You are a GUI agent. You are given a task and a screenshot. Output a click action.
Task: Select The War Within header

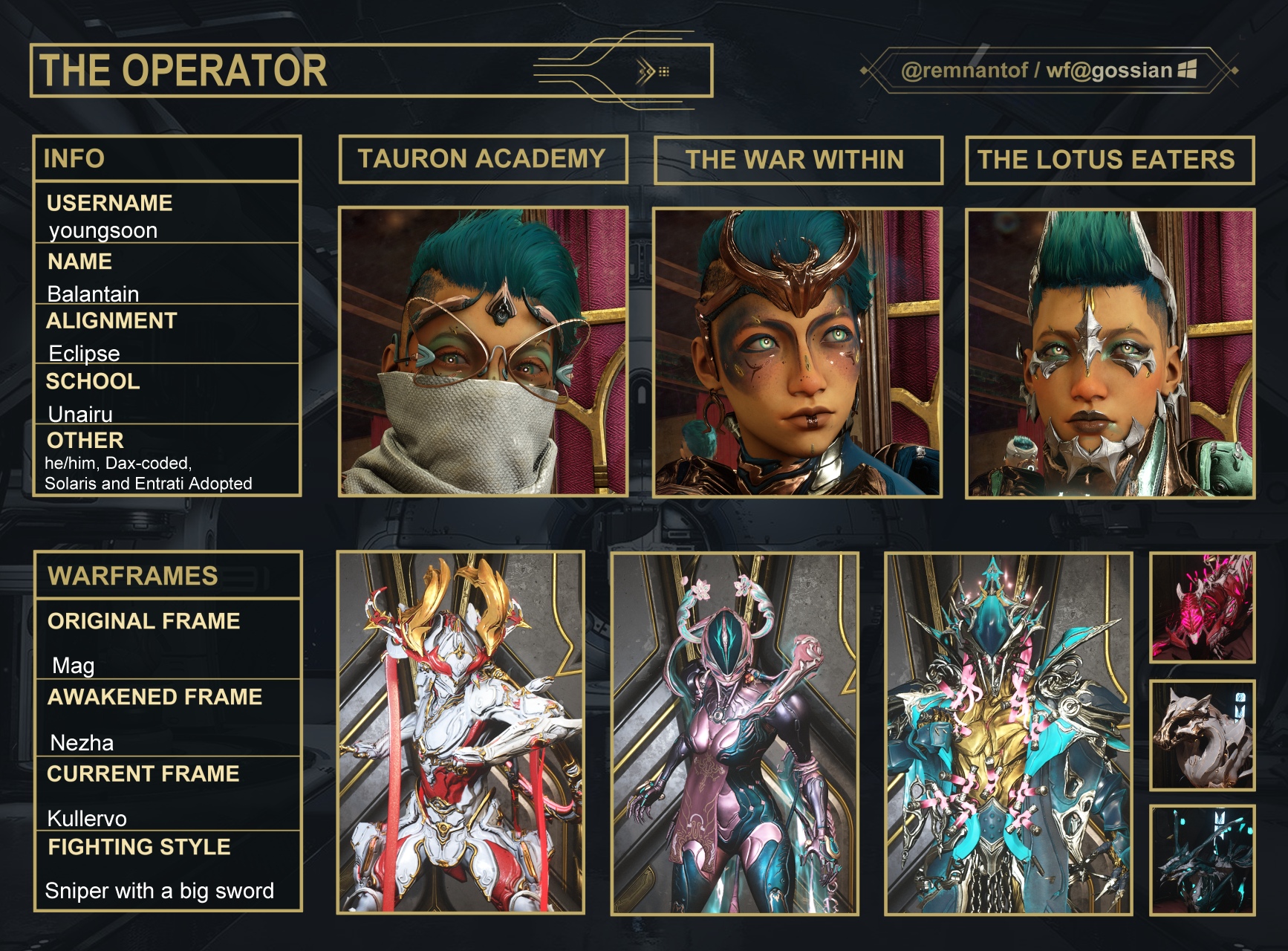pos(798,160)
